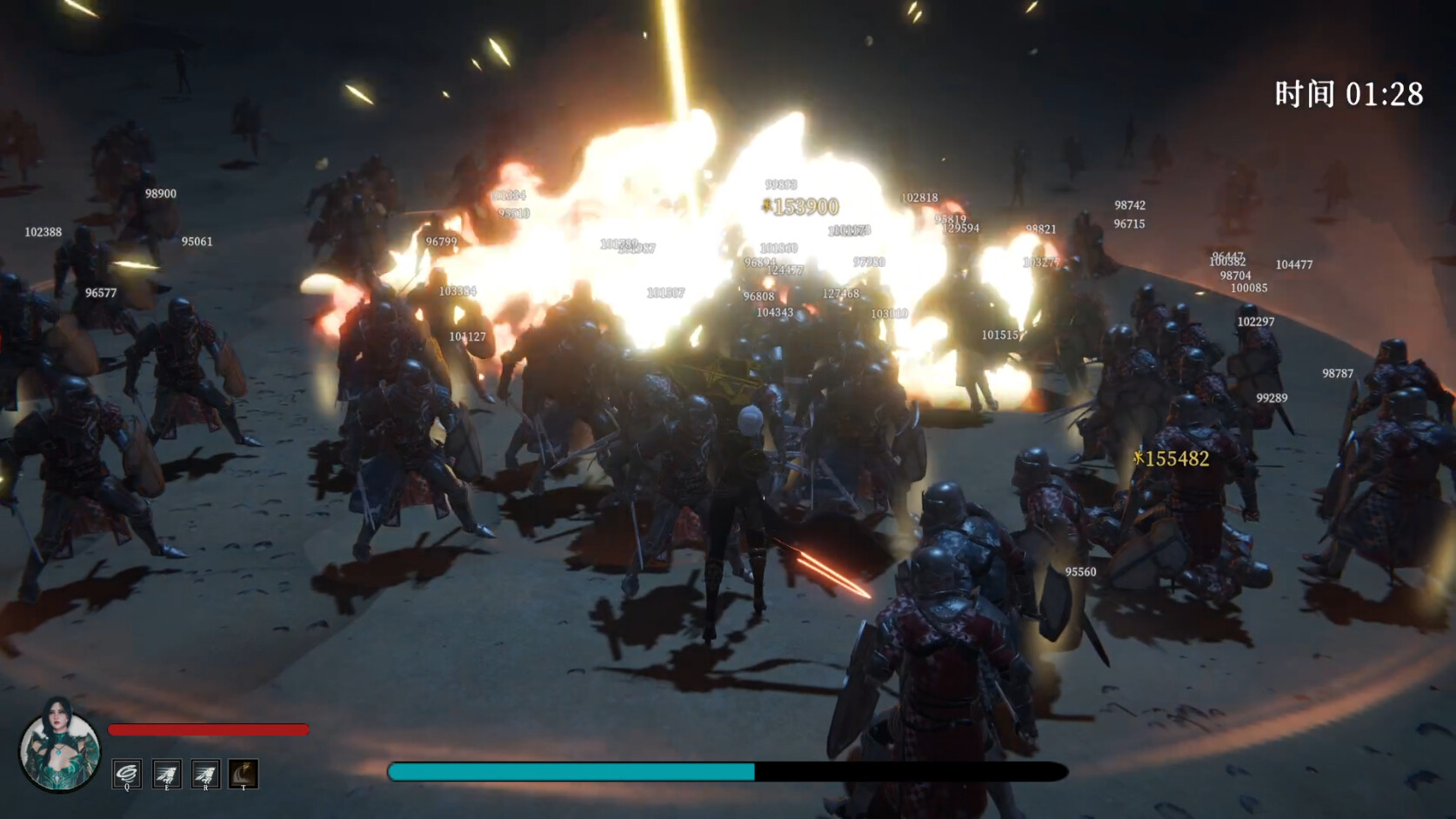This screenshot has height=819, width=1456.
Task: Activate the whirlwind skill icon
Action: 127,773
